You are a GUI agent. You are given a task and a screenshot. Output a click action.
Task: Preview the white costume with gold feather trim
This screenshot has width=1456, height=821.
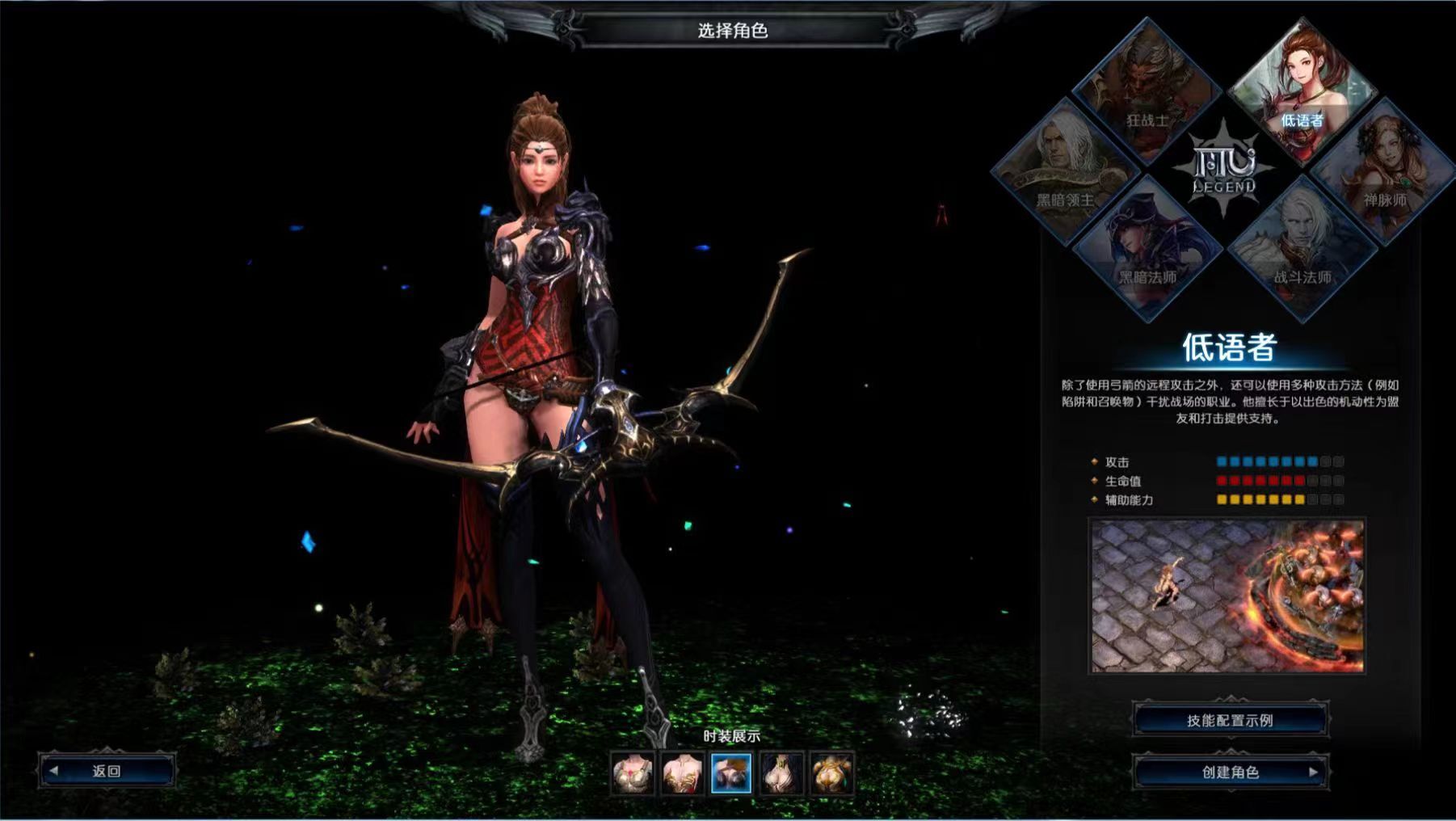(x=682, y=773)
